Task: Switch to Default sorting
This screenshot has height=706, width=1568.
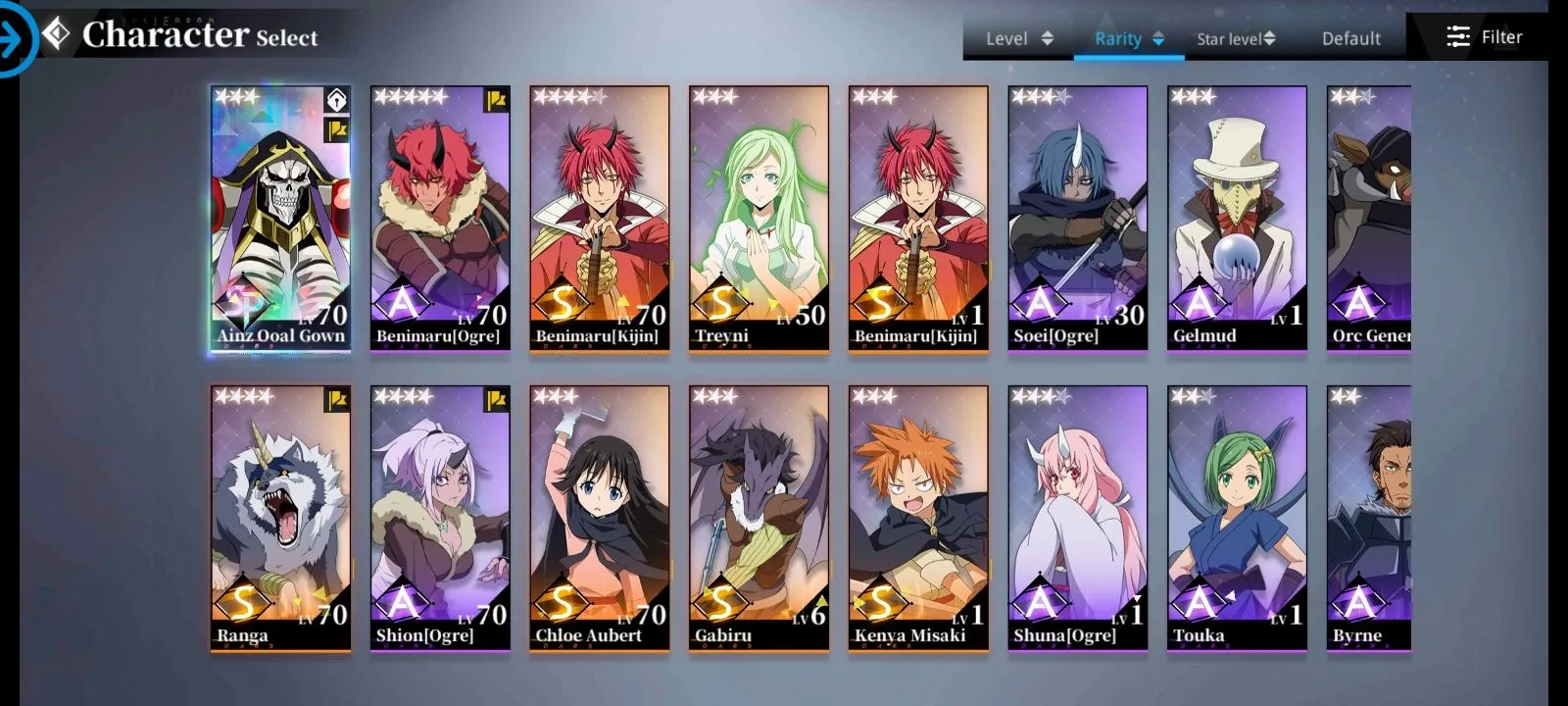Action: pyautogui.click(x=1350, y=38)
